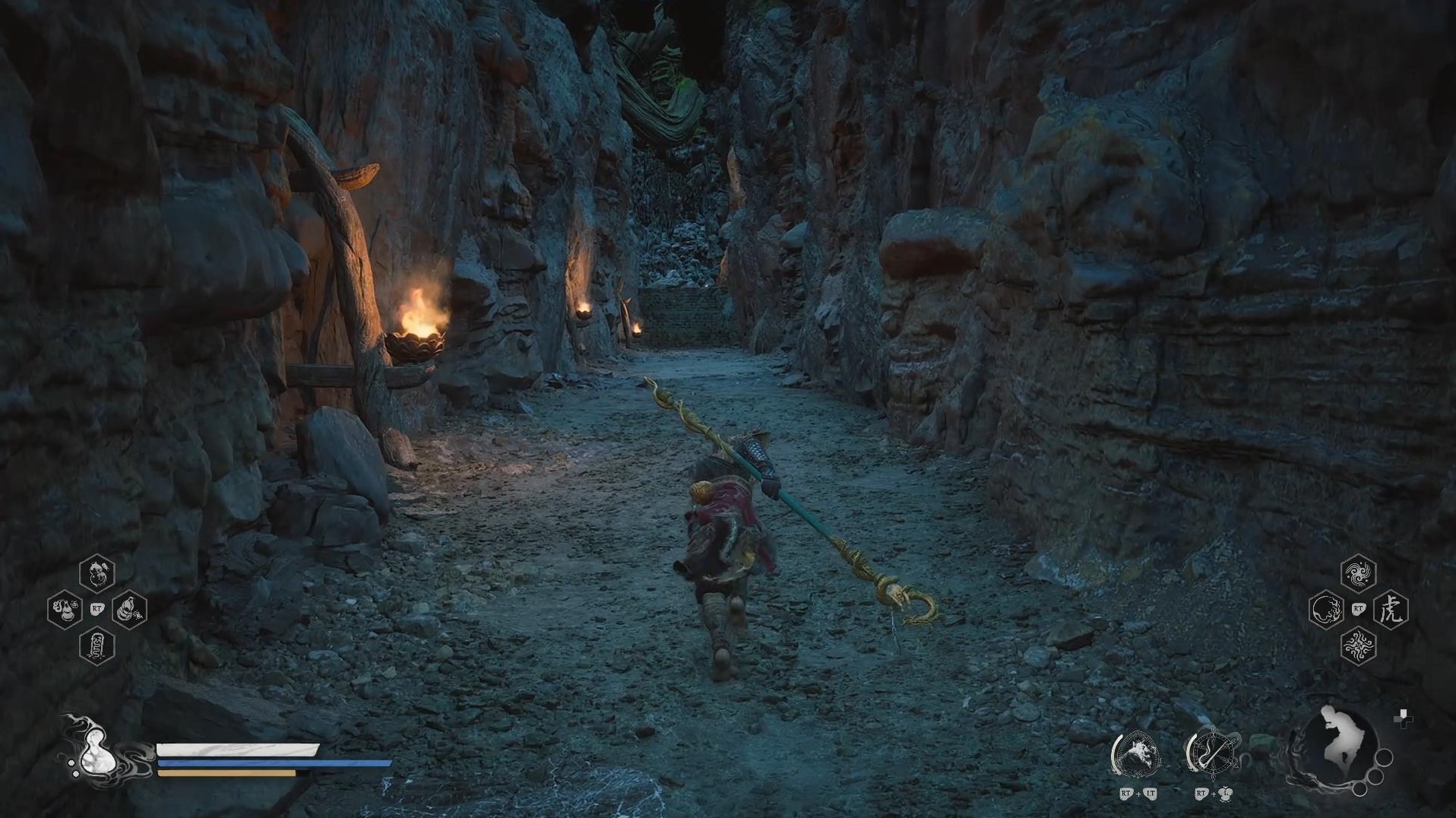
Task: Activate the staff emblem vessel skill
Action: [1212, 754]
